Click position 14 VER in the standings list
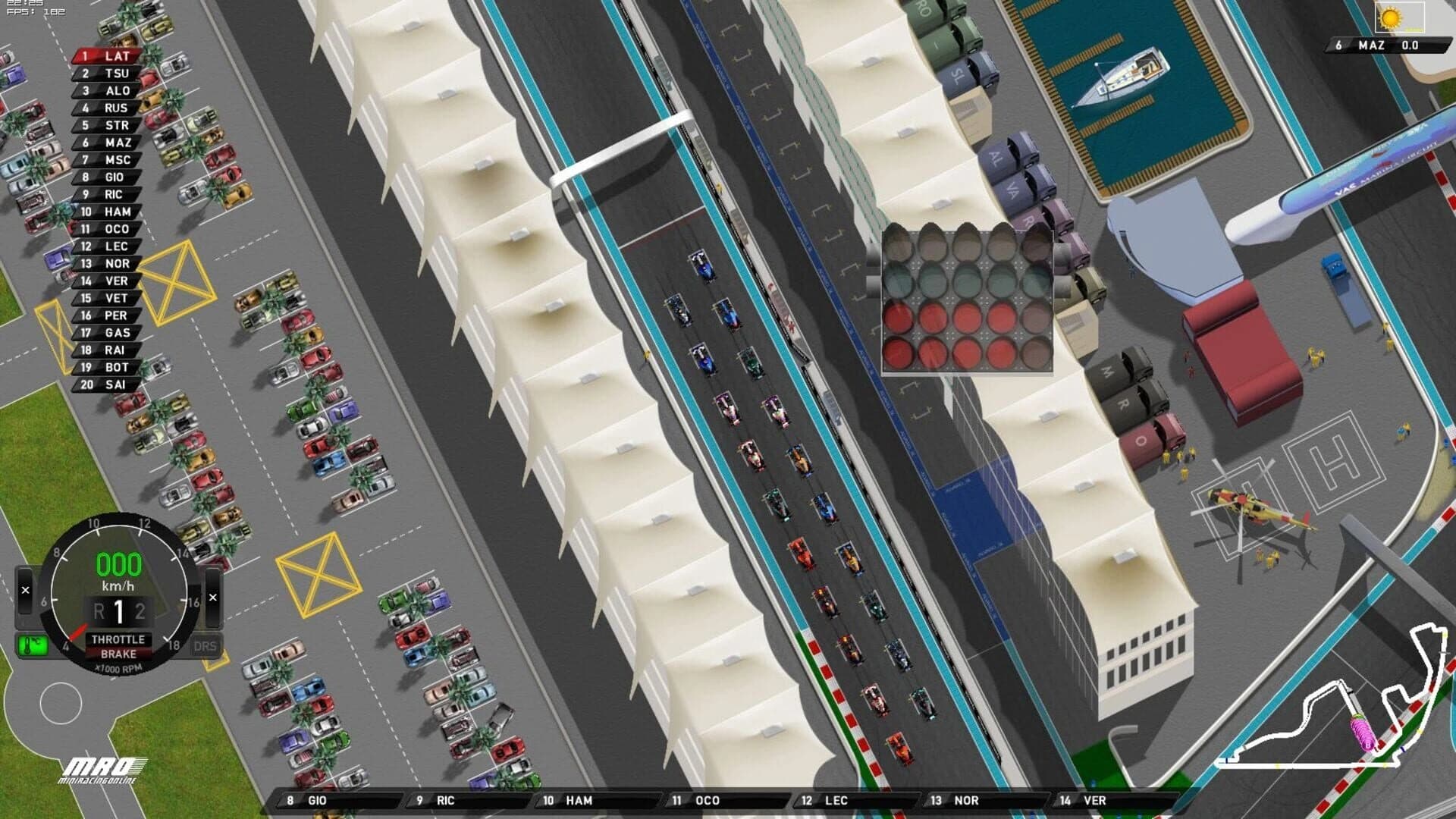Screen dimensions: 1456x819 point(102,281)
